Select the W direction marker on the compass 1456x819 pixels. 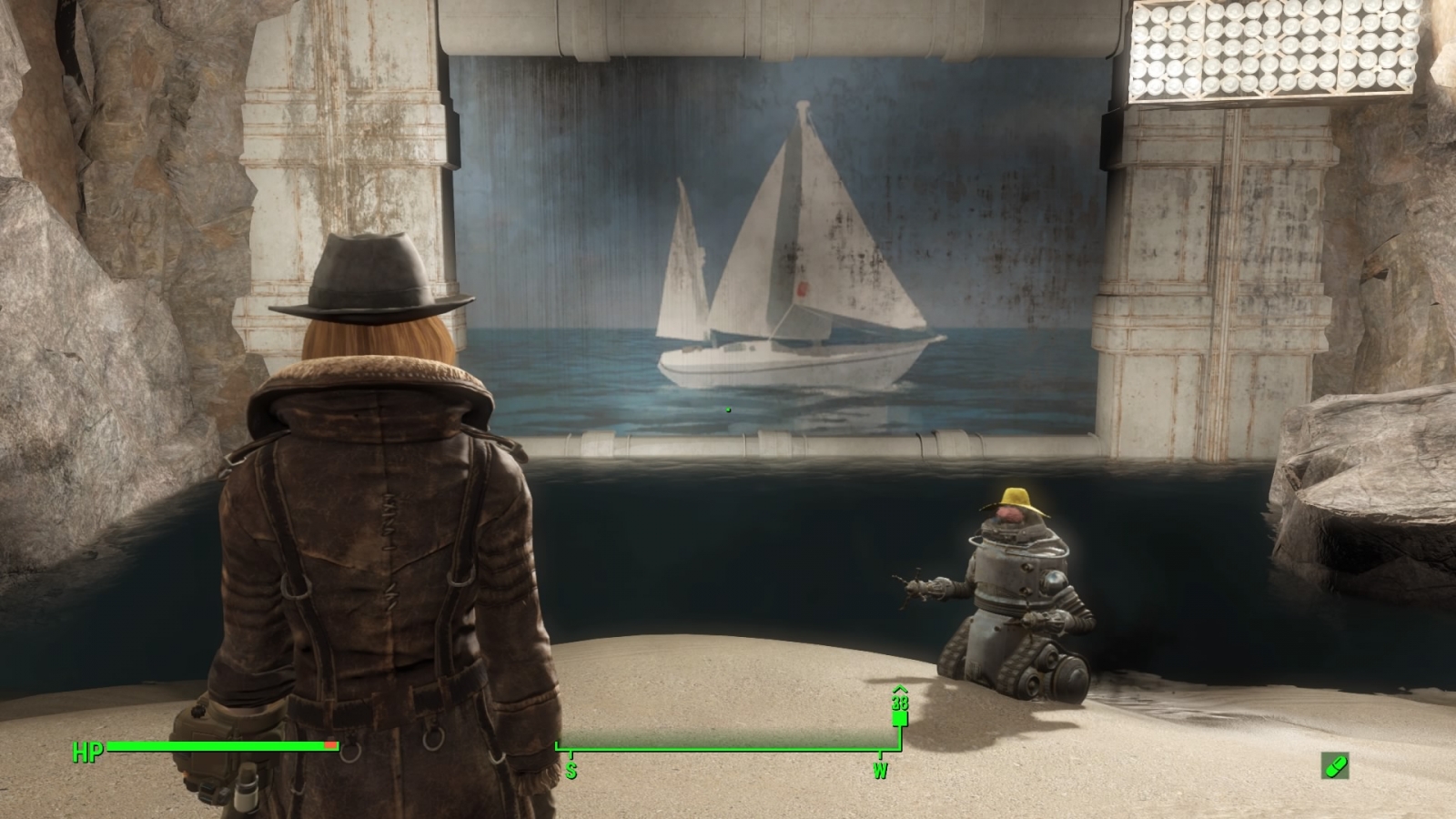(x=879, y=769)
